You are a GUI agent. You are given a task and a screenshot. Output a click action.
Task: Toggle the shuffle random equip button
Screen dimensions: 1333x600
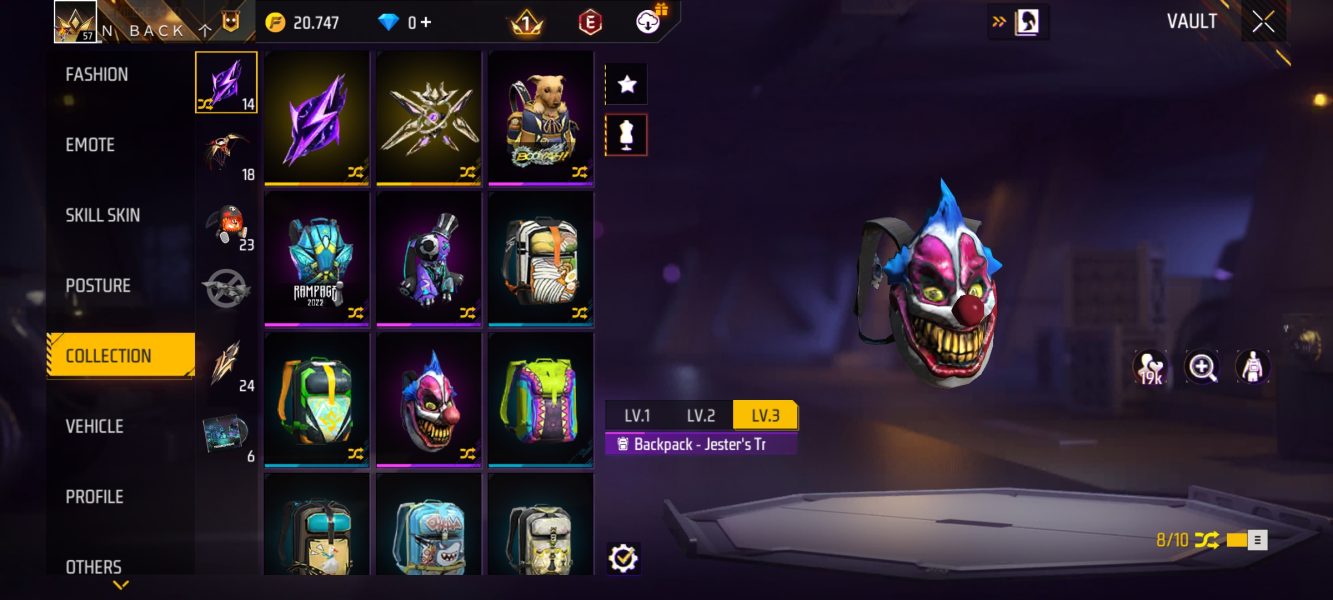1207,540
